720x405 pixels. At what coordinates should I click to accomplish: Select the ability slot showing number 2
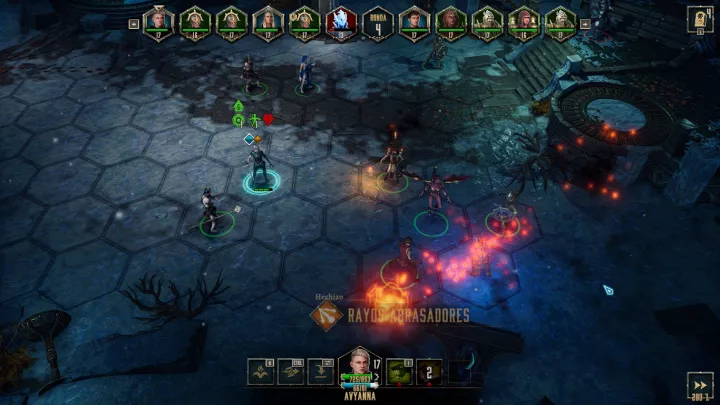coord(430,372)
